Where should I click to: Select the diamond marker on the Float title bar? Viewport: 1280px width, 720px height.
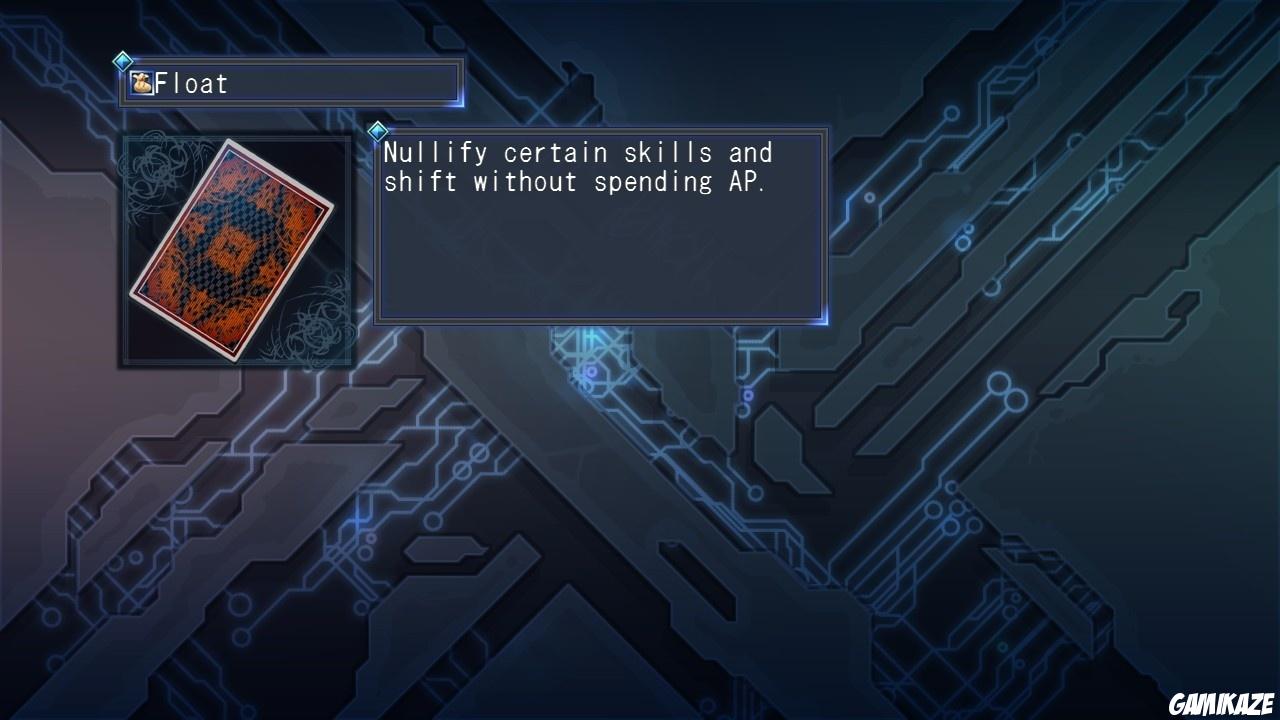pos(124,61)
